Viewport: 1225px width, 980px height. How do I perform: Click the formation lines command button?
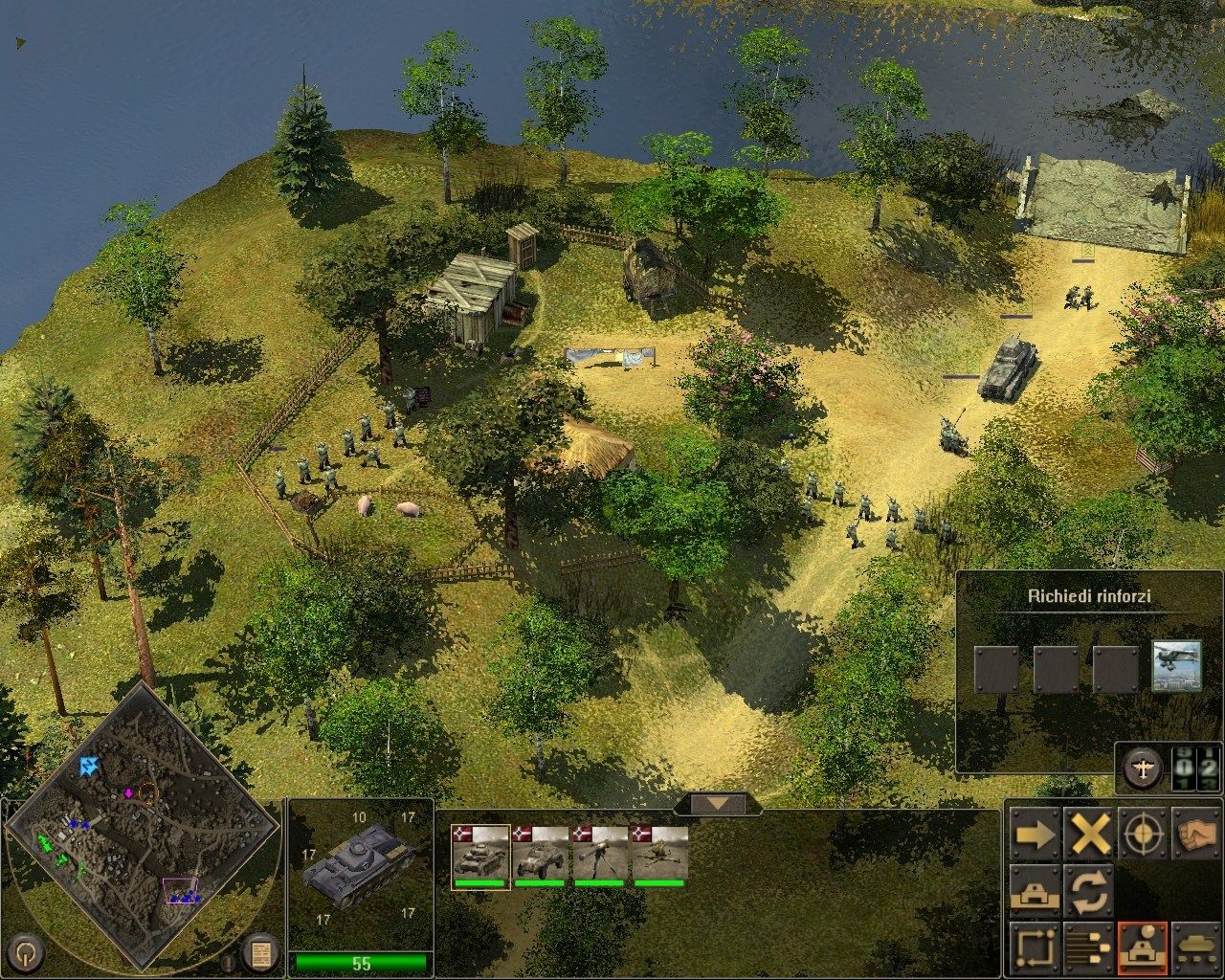point(1089,947)
